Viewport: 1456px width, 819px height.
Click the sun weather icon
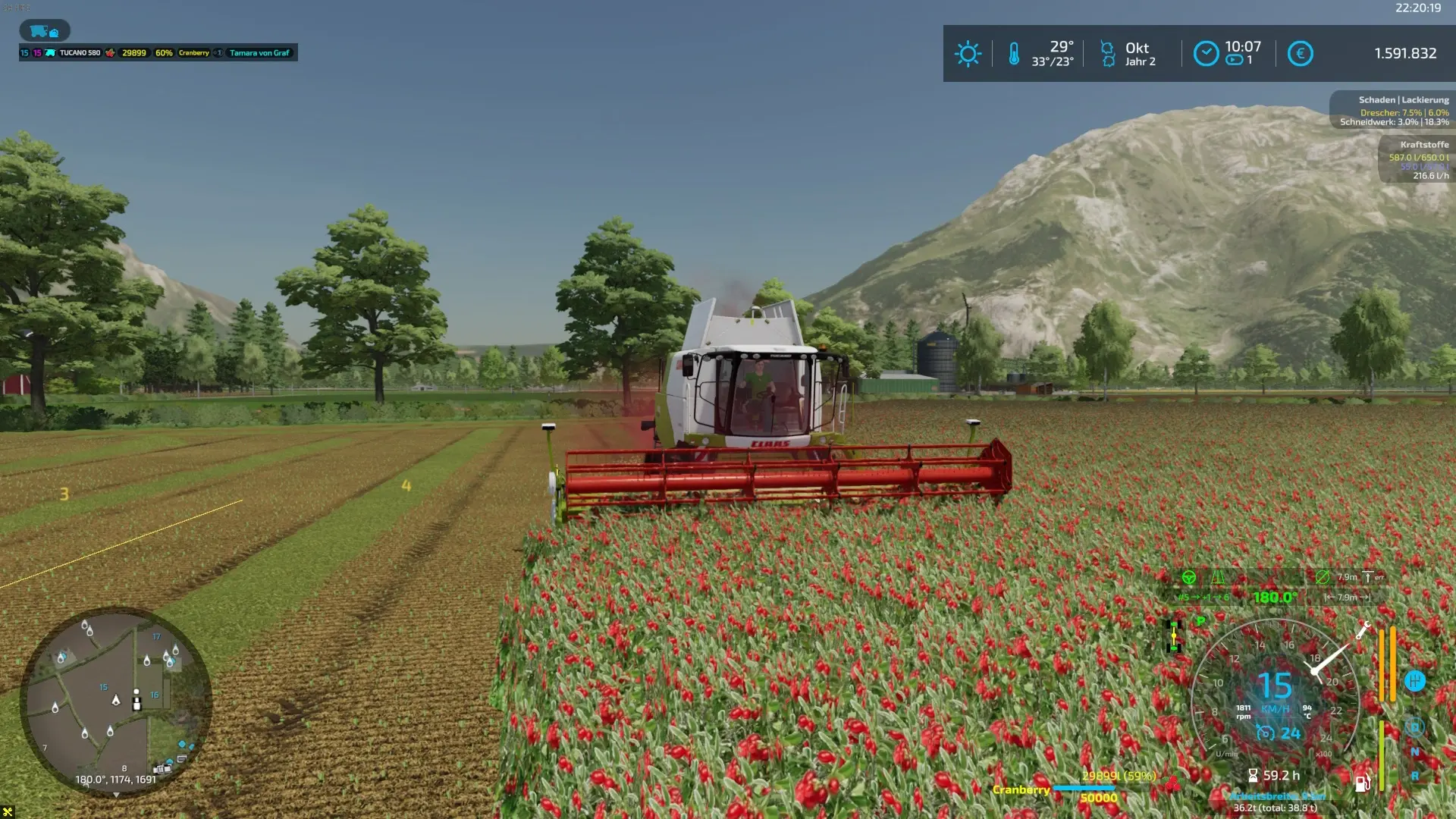click(x=968, y=54)
